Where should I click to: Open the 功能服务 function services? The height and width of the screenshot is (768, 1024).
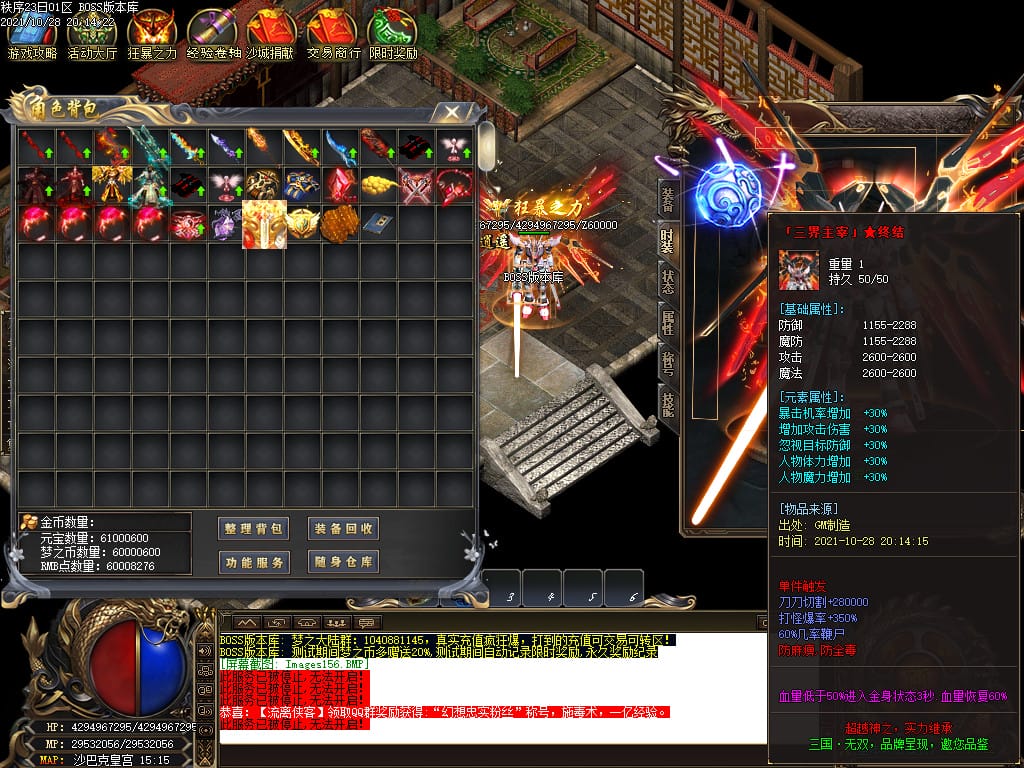pos(254,562)
